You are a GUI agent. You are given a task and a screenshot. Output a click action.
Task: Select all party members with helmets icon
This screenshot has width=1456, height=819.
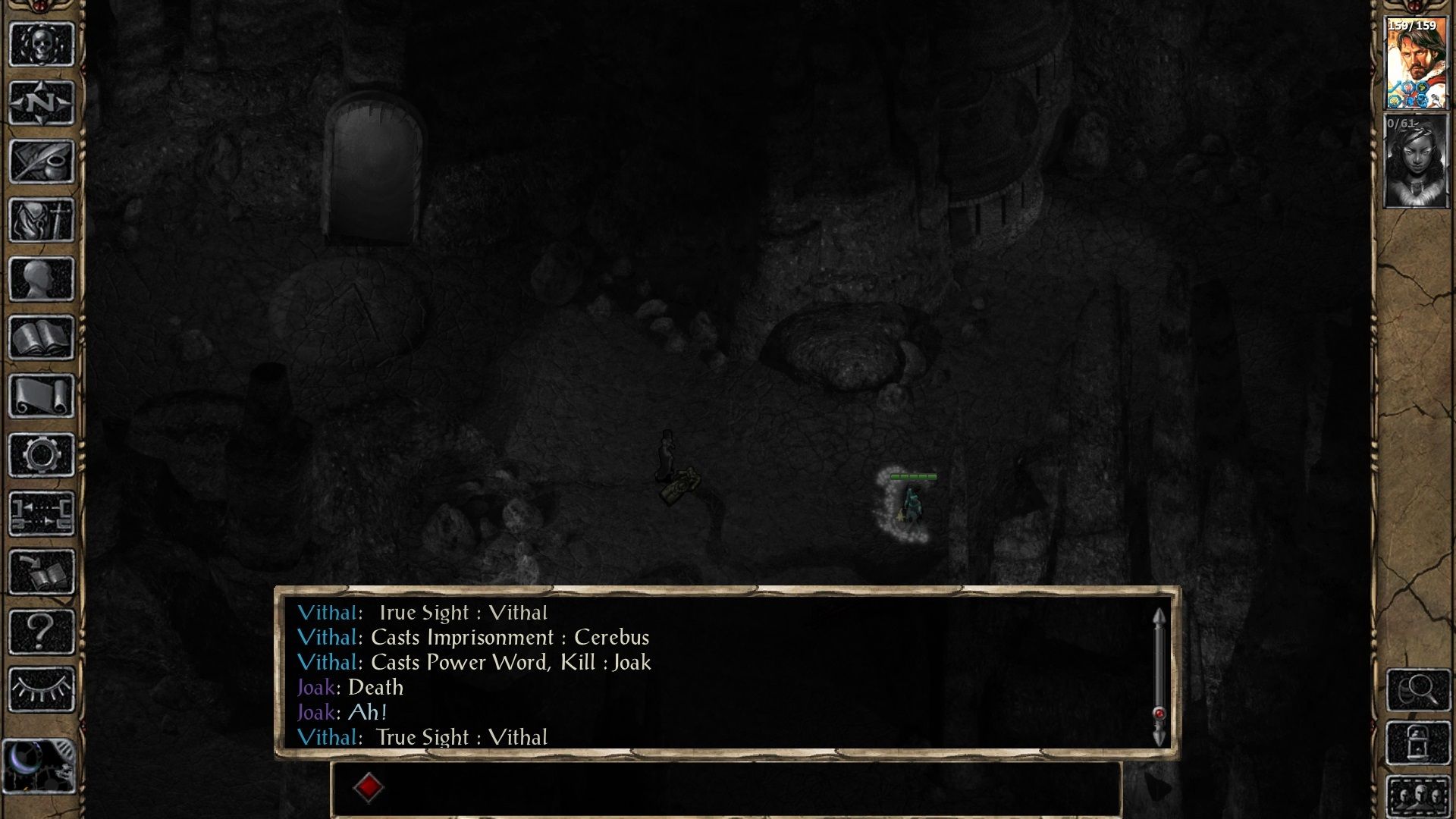click(x=1418, y=796)
